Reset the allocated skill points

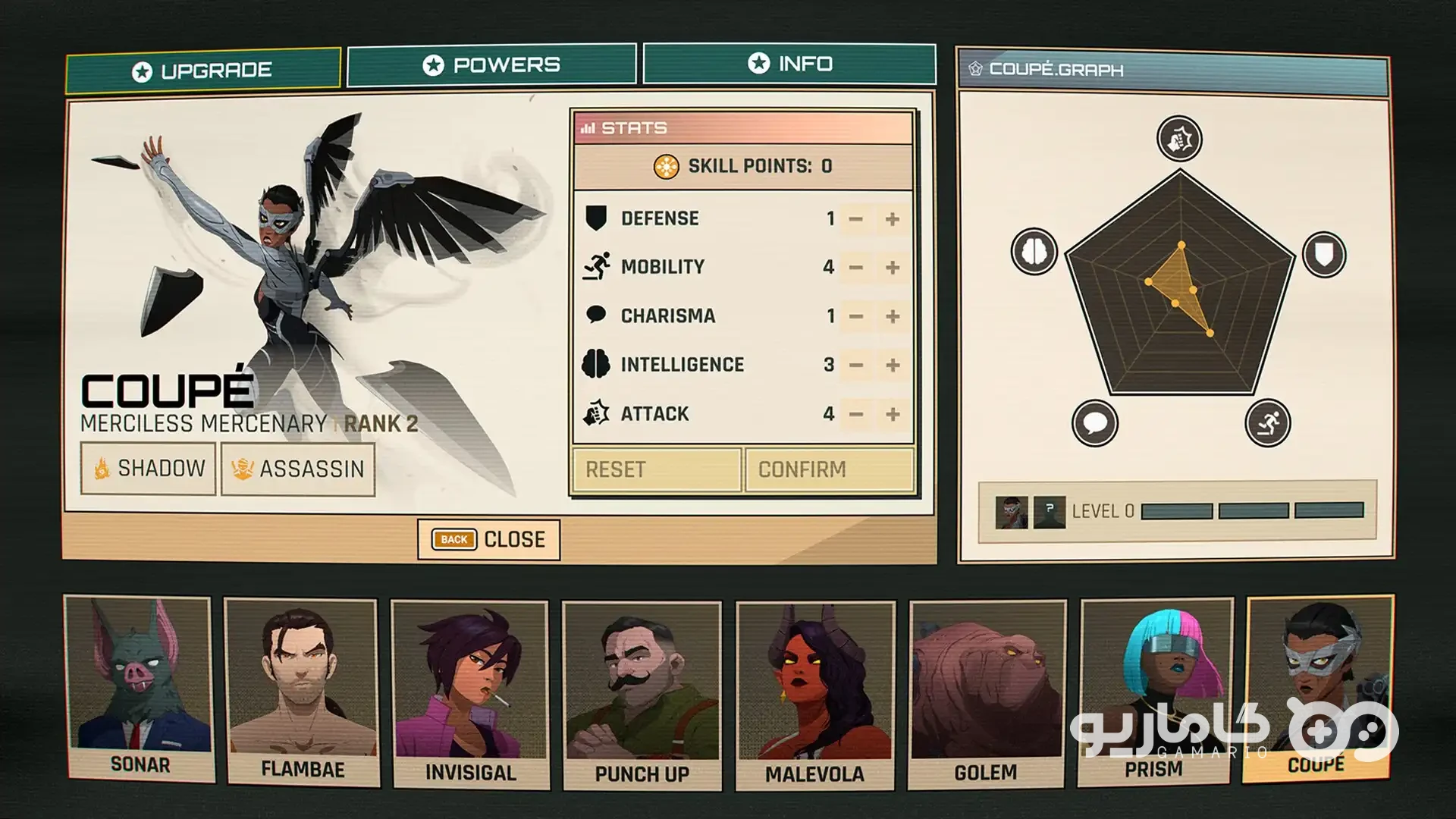[x=656, y=470]
